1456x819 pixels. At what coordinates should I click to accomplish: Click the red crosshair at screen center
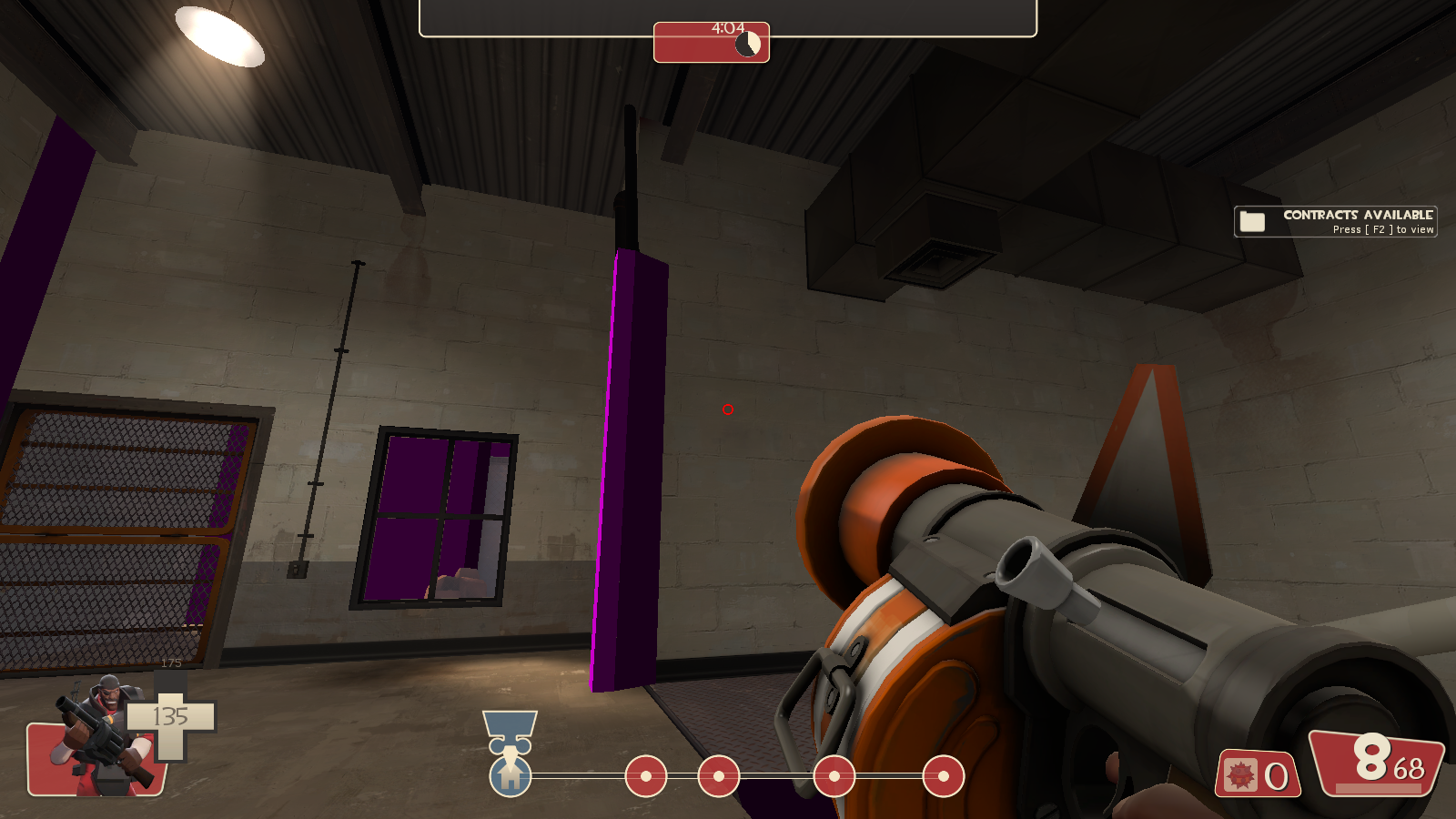726,410
